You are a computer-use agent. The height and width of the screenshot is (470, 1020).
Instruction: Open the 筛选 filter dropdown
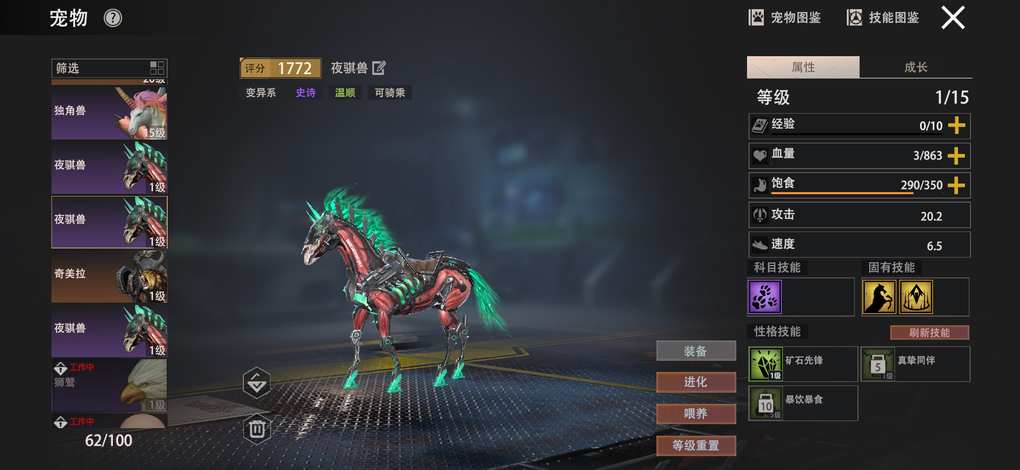109,68
